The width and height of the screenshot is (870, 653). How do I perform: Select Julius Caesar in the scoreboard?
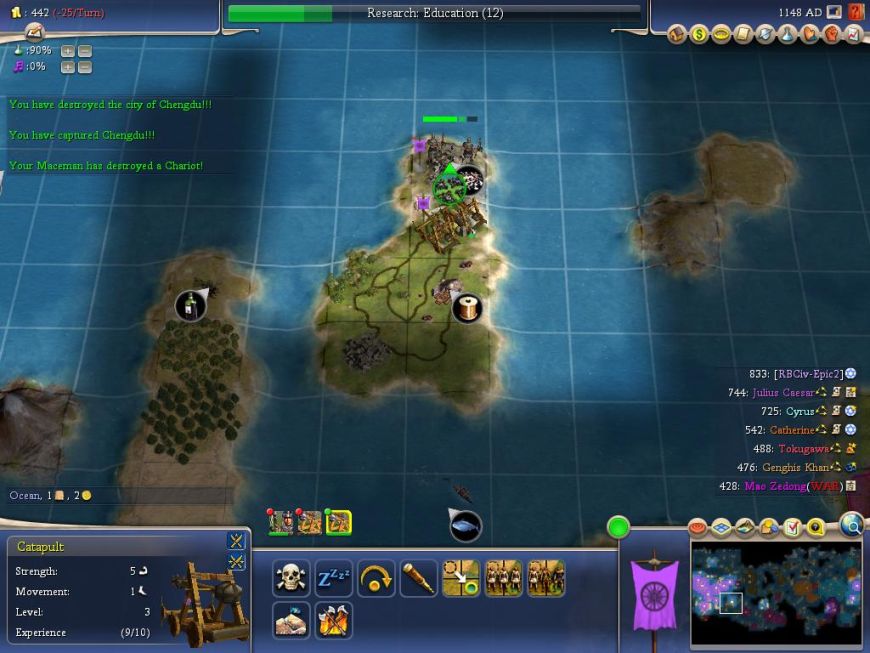(x=783, y=393)
